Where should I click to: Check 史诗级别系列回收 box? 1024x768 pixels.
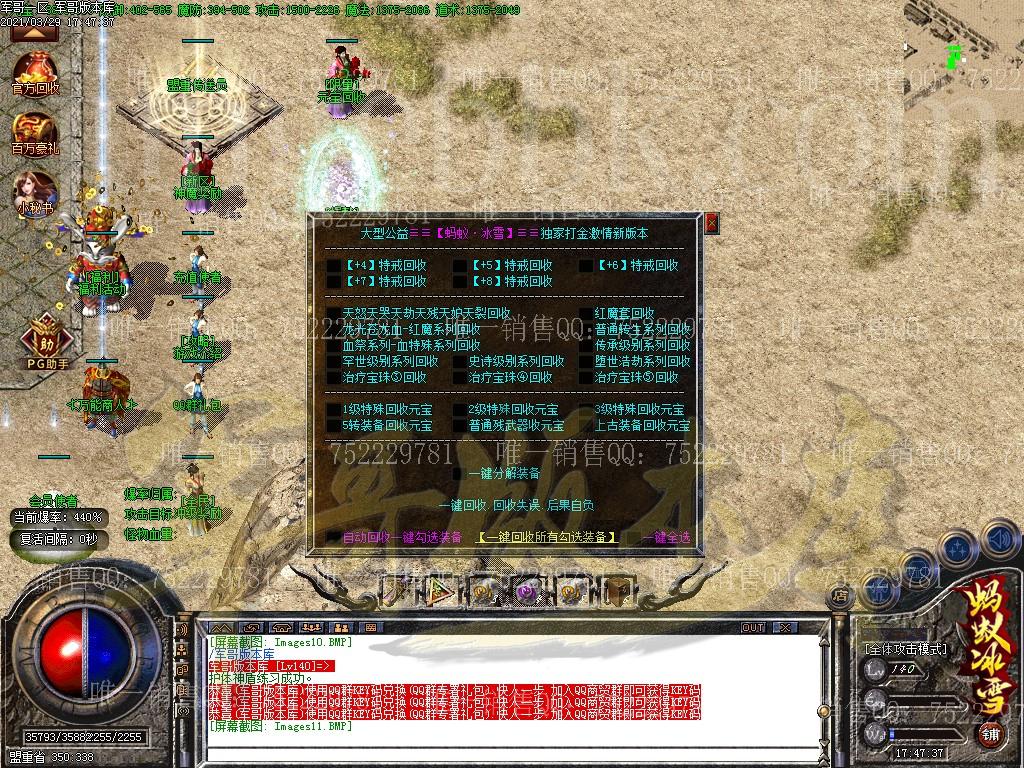tap(460, 362)
